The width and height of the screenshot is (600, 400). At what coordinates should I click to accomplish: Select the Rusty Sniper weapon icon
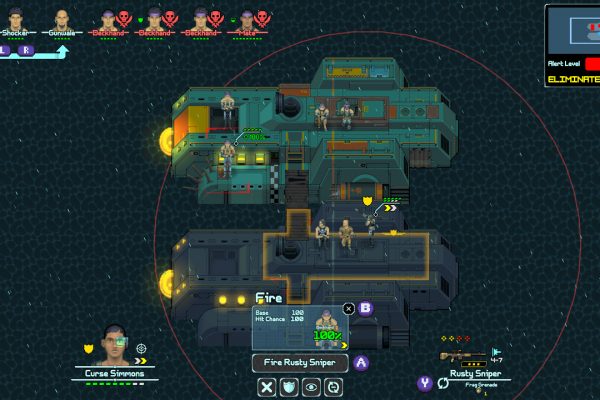[461, 356]
